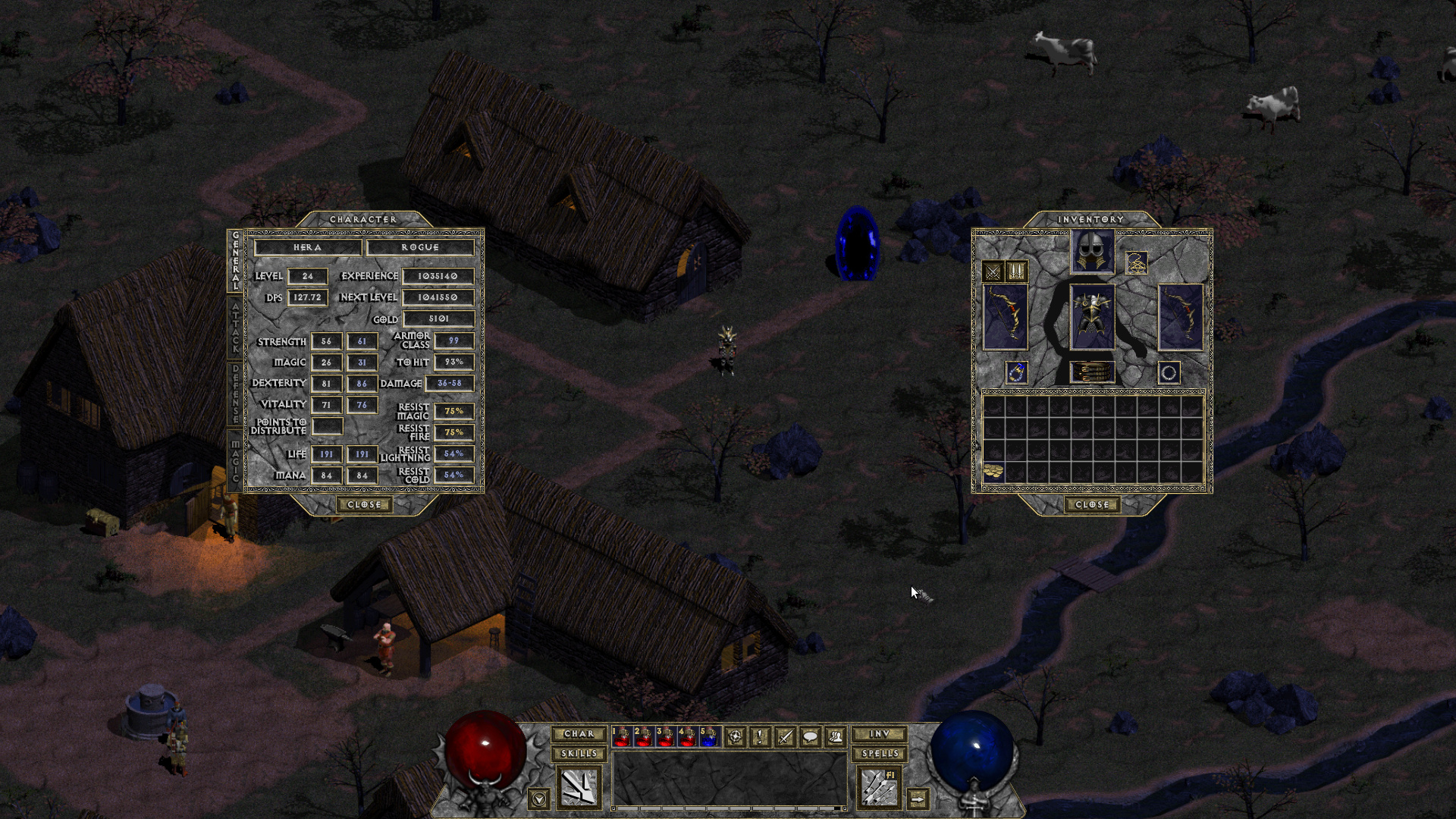Image resolution: width=1456 pixels, height=819 pixels.
Task: Choose the multi-arrow spell skill icon
Action: point(879,787)
